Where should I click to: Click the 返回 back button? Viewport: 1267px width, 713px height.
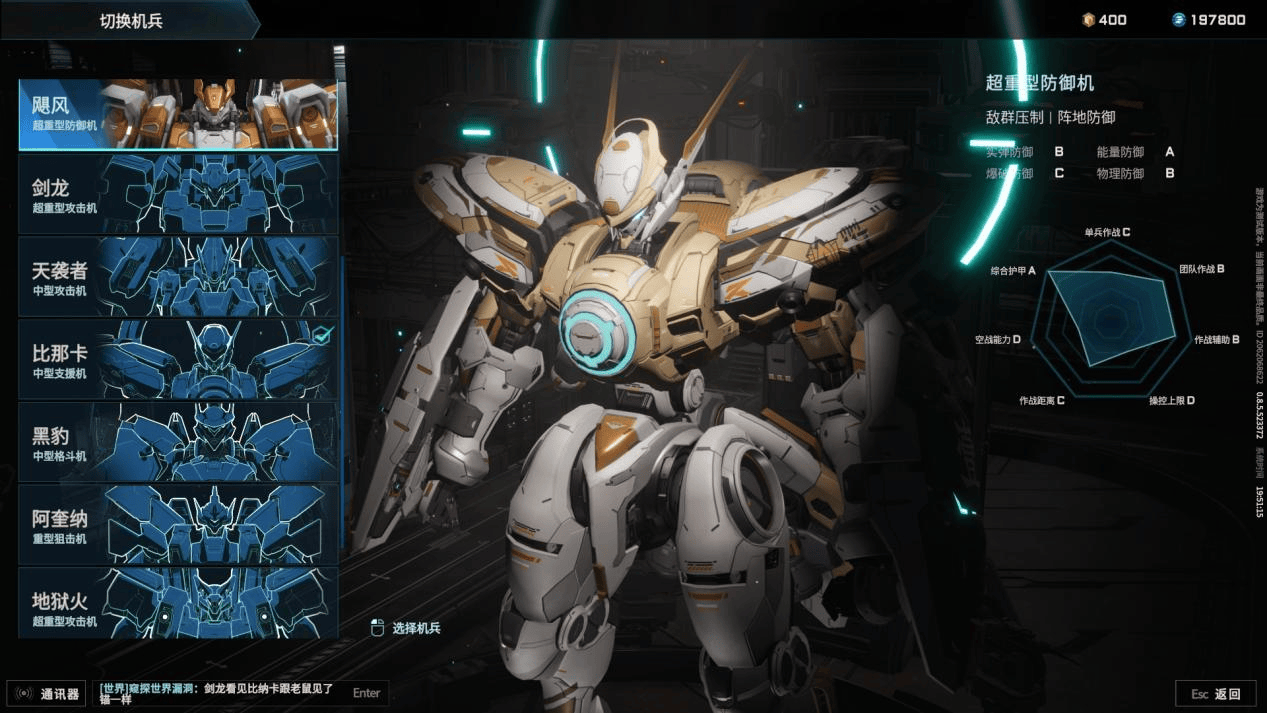click(x=1216, y=694)
